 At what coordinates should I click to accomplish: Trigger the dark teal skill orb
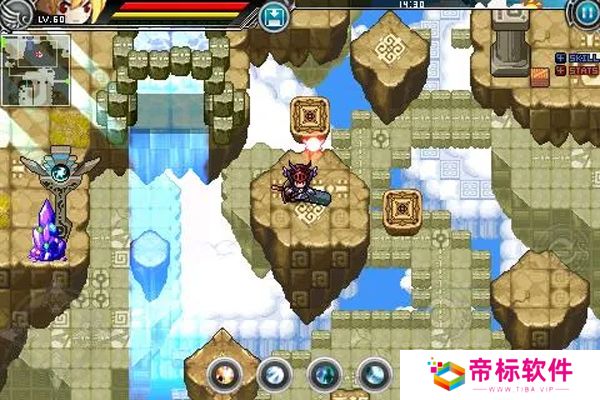(324, 374)
